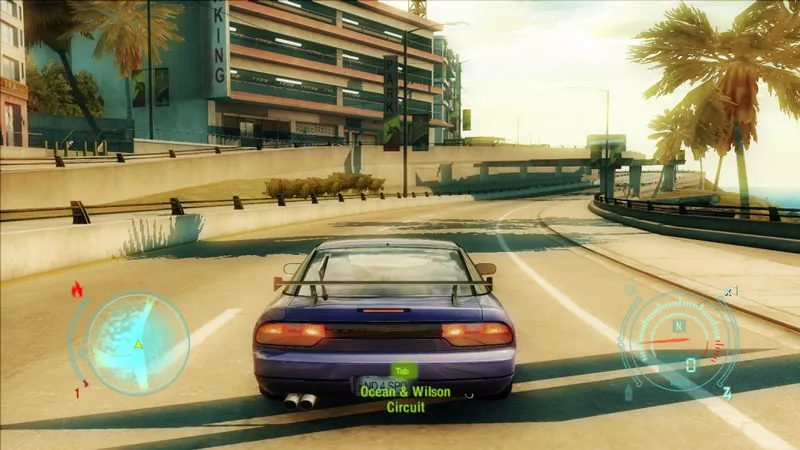Screen dimensions: 800x450
Task: Choose the Ocean & Wilson Circuit event label
Action: pyautogui.click(x=406, y=399)
